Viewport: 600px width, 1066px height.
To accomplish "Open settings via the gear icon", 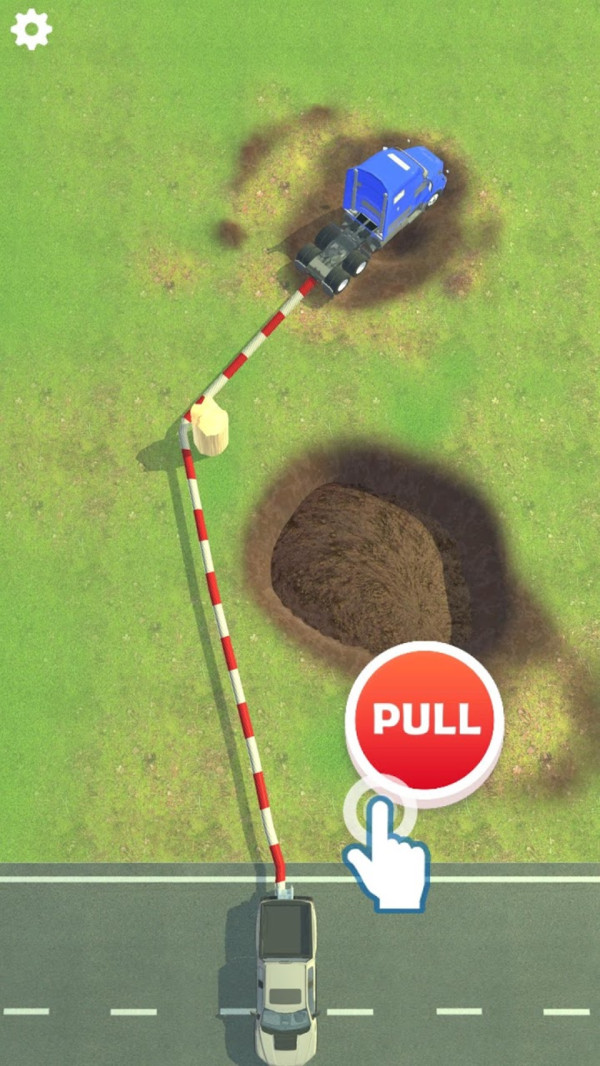I will pyautogui.click(x=31, y=30).
